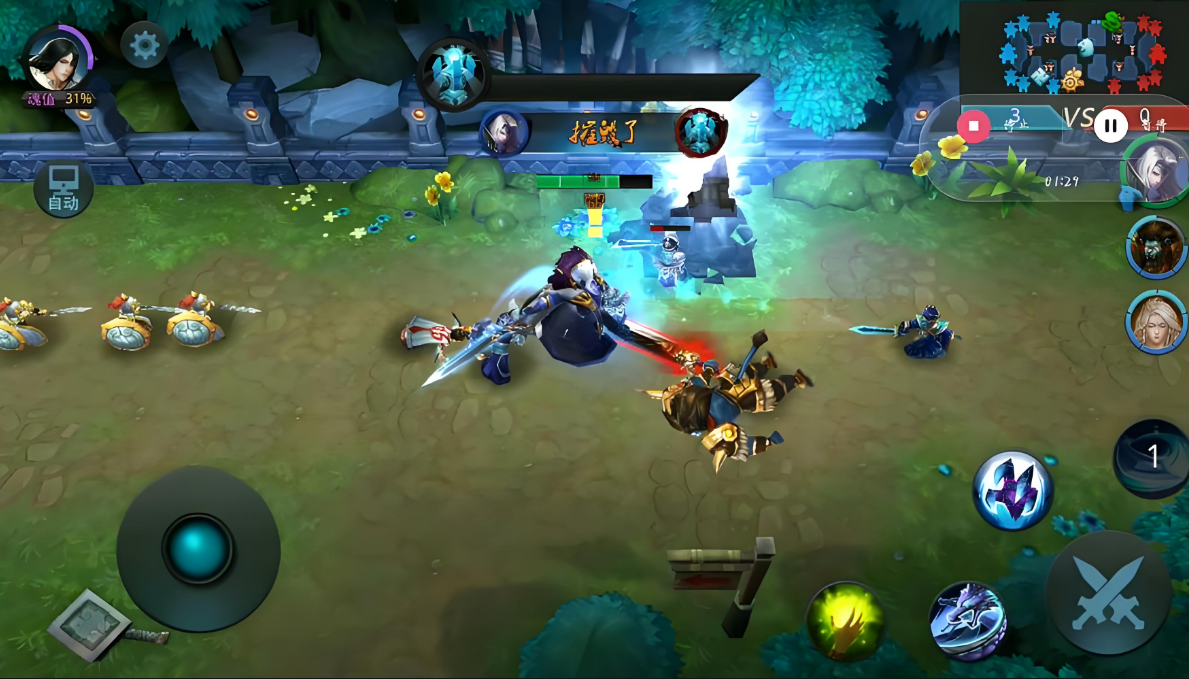Select the dark orc ally portrait

[1157, 245]
